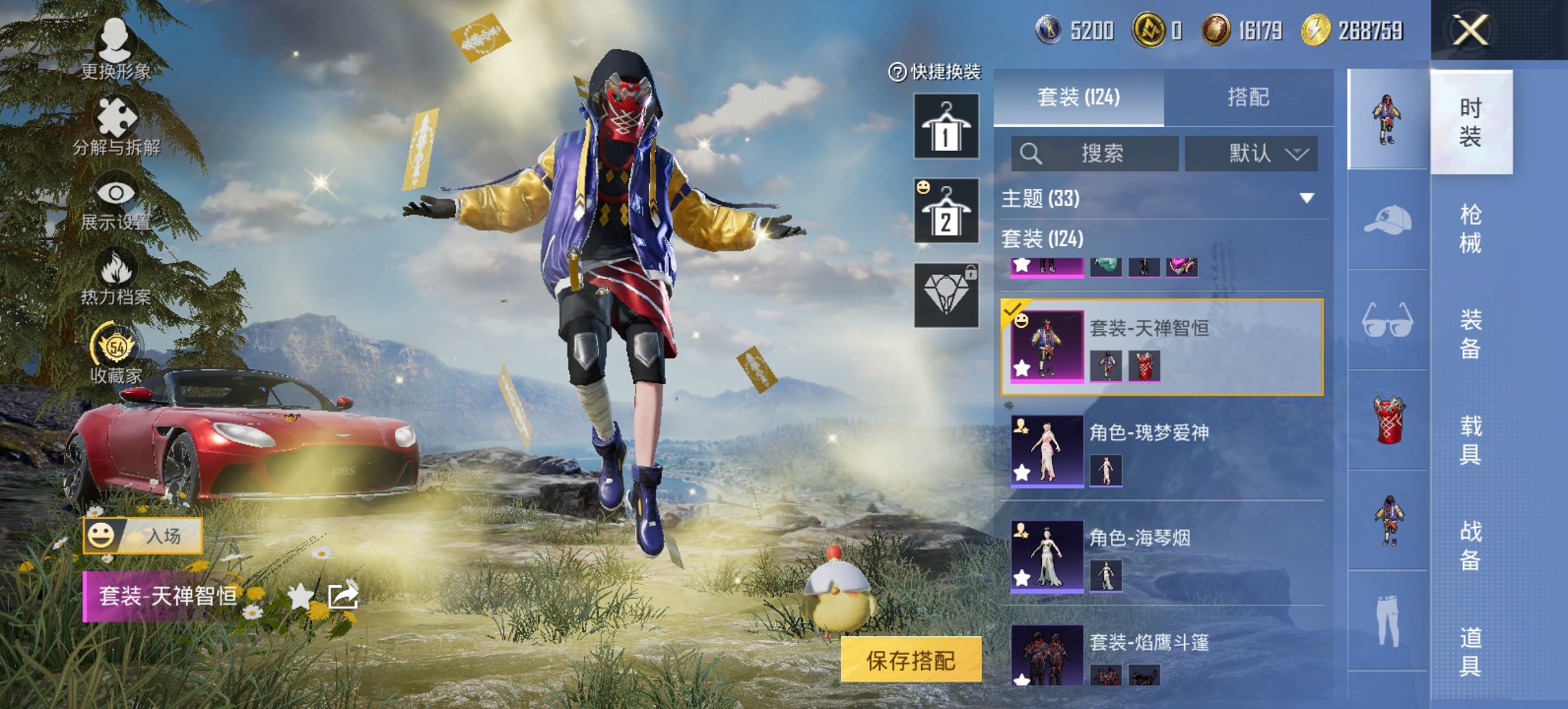The width and height of the screenshot is (1568, 709).
Task: Collapse the 主题 (33) section
Action: [1308, 199]
